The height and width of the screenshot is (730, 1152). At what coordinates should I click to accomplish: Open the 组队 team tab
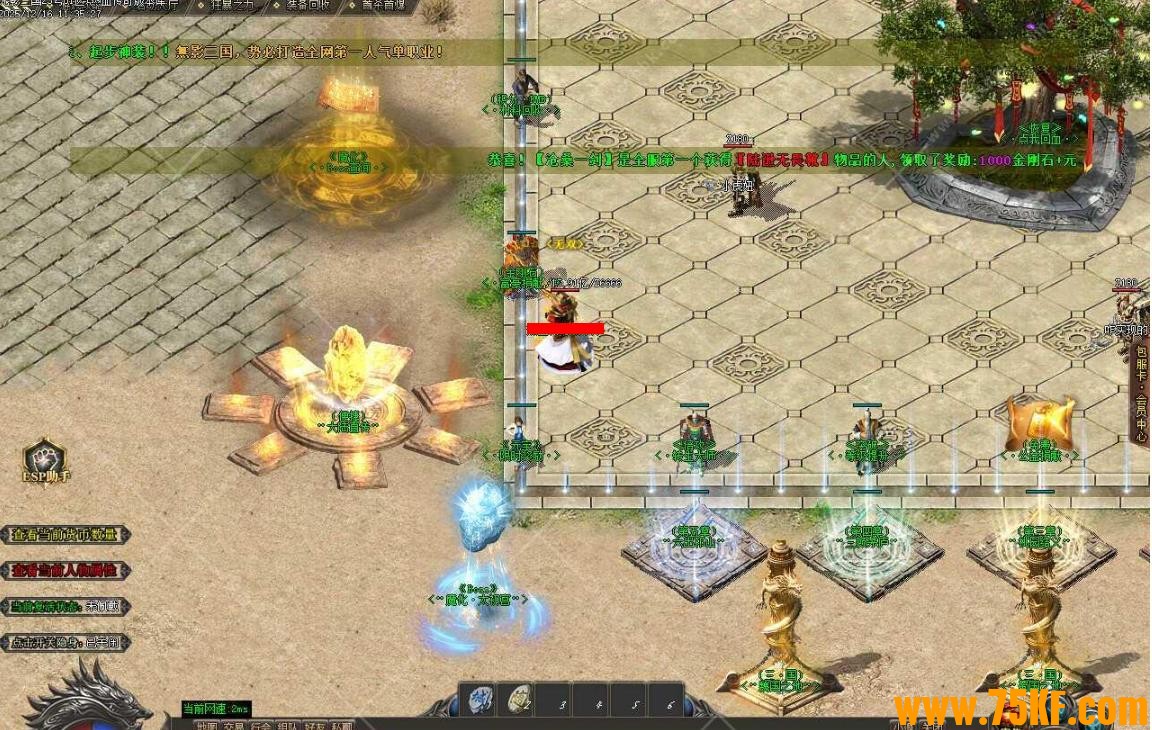[288, 726]
